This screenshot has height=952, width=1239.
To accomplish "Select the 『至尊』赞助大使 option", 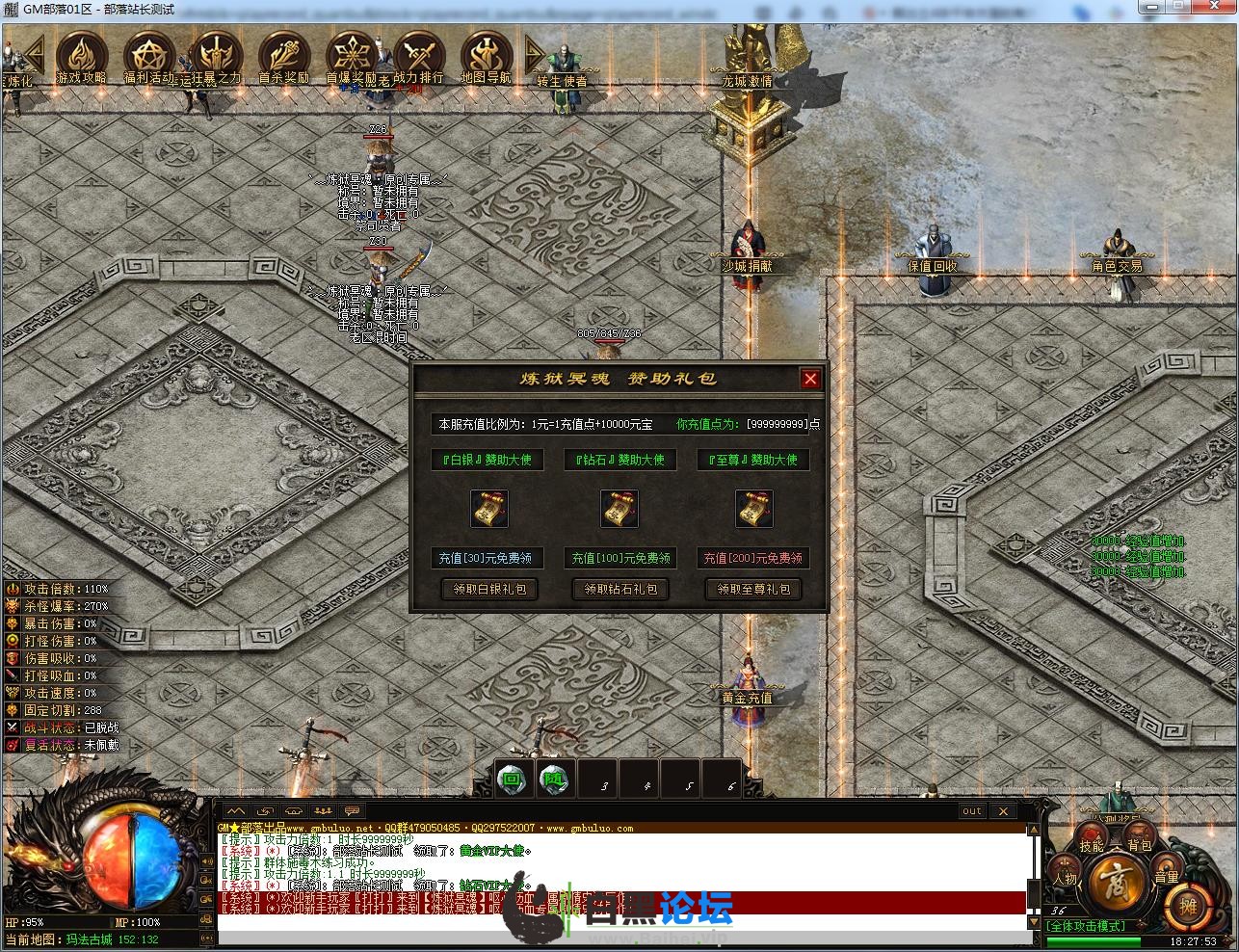I will pyautogui.click(x=753, y=460).
